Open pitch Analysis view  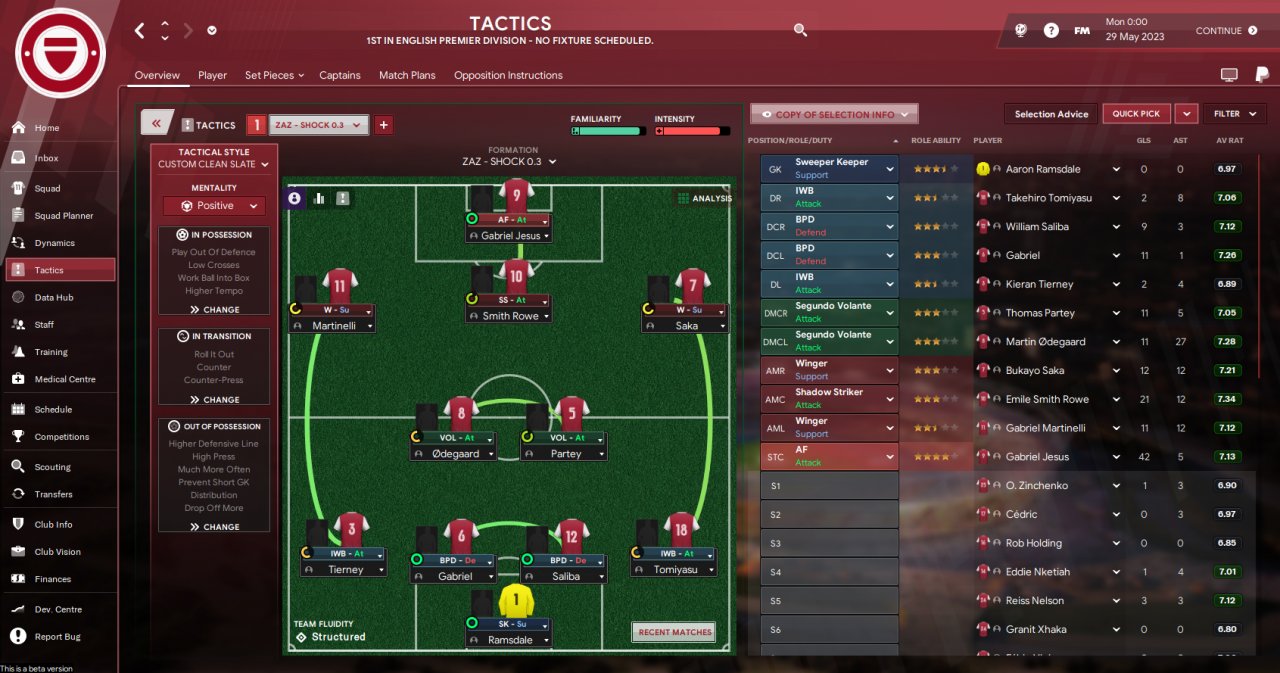click(x=705, y=198)
